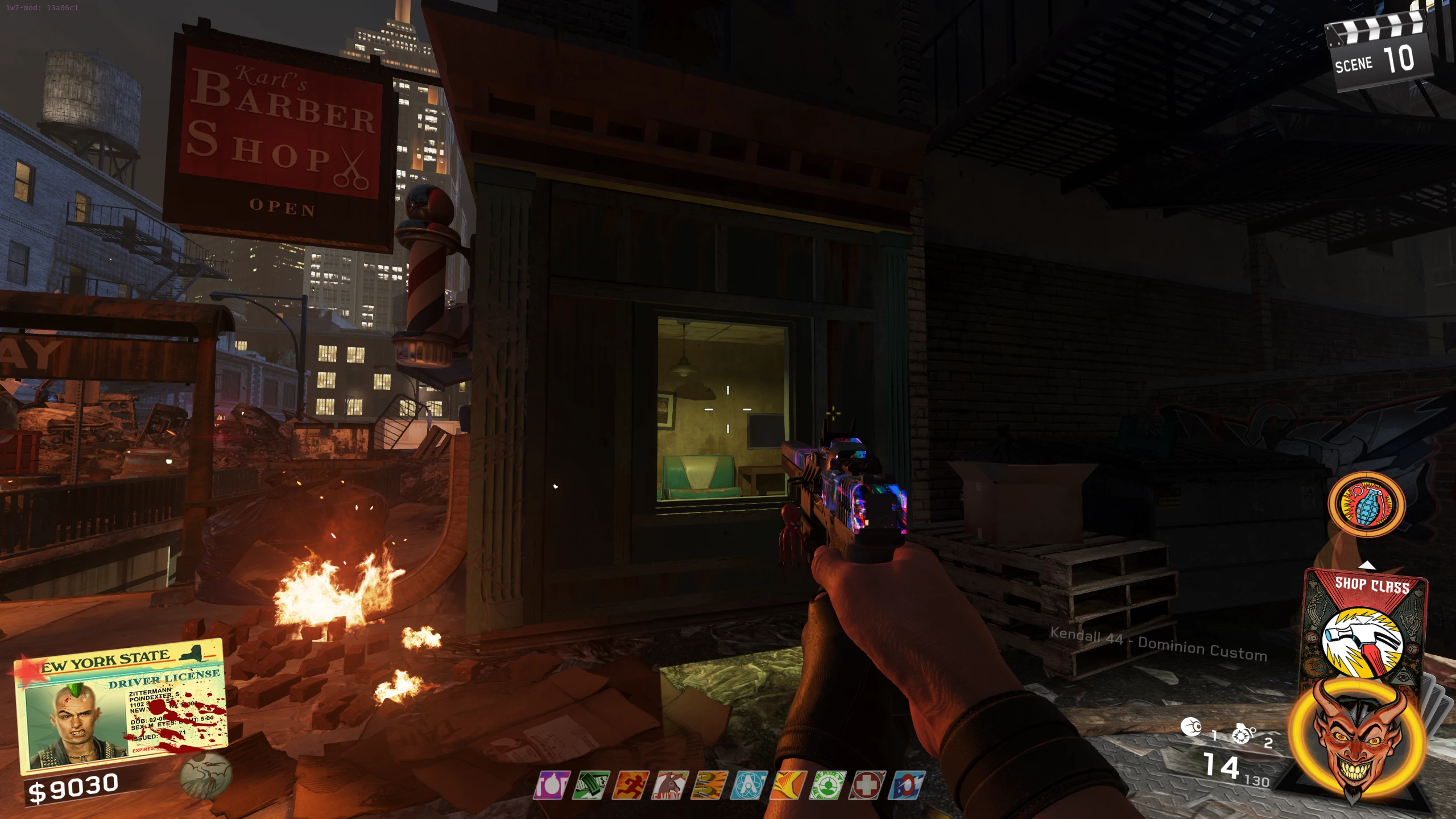Select the green Quickies magazine perk icon
Screen dimensions: 1456x819
[591, 785]
